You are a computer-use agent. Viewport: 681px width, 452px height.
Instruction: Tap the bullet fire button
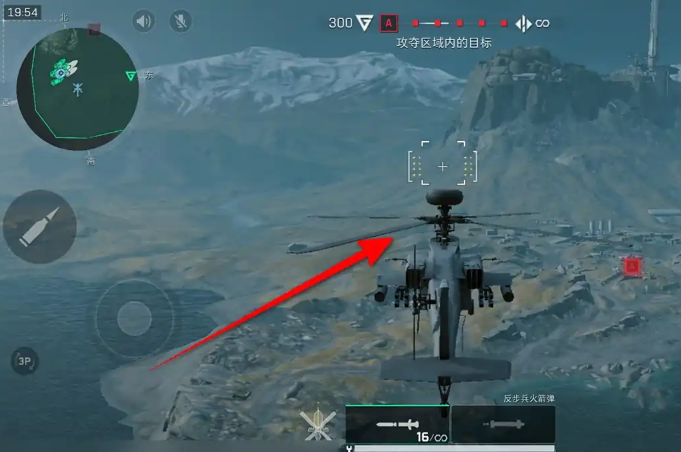pos(40,227)
